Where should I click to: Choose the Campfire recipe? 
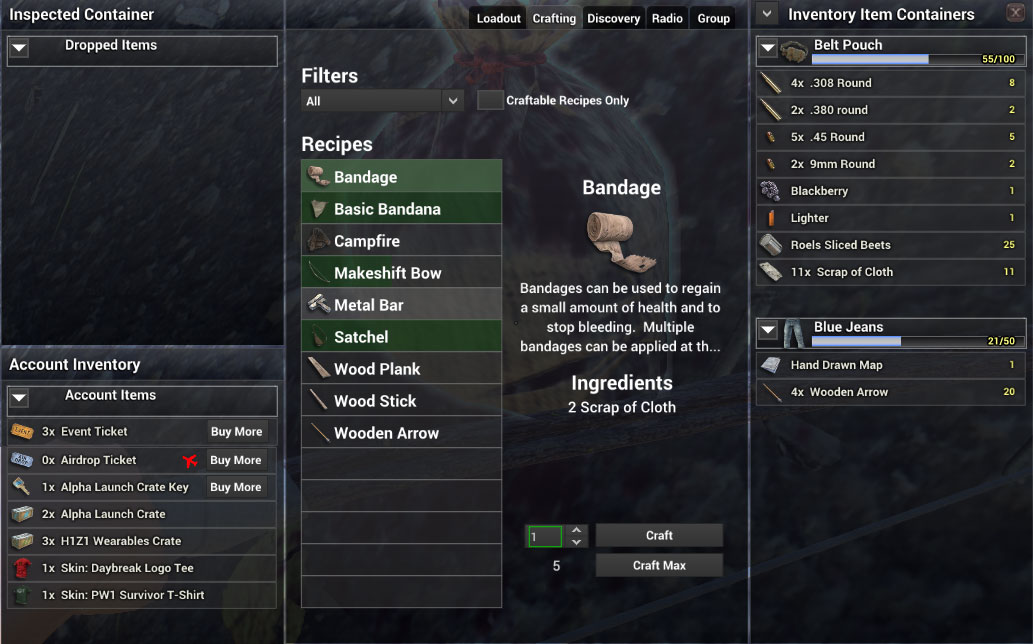401,241
